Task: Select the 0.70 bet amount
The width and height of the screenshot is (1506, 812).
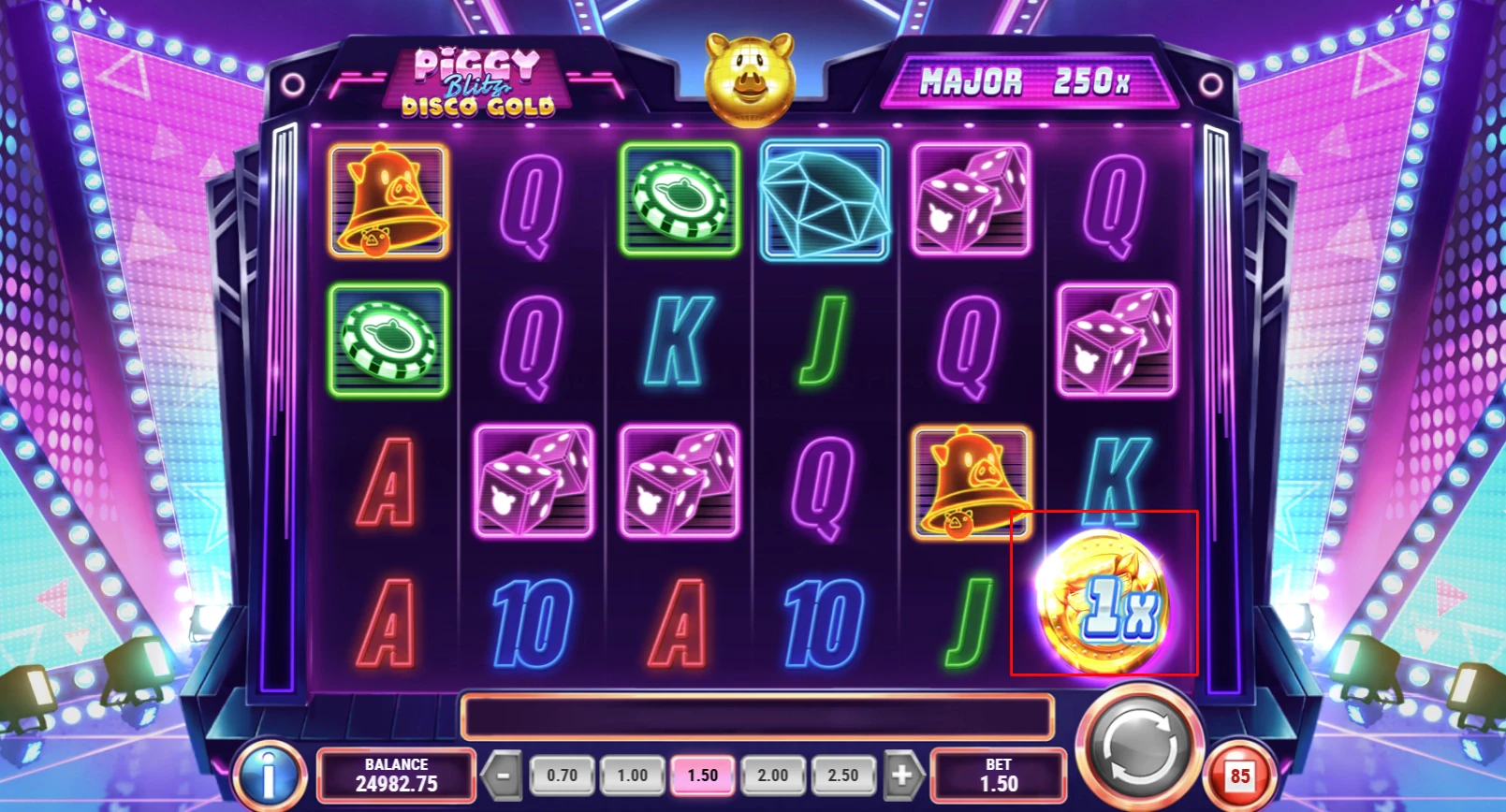Action: click(x=563, y=775)
